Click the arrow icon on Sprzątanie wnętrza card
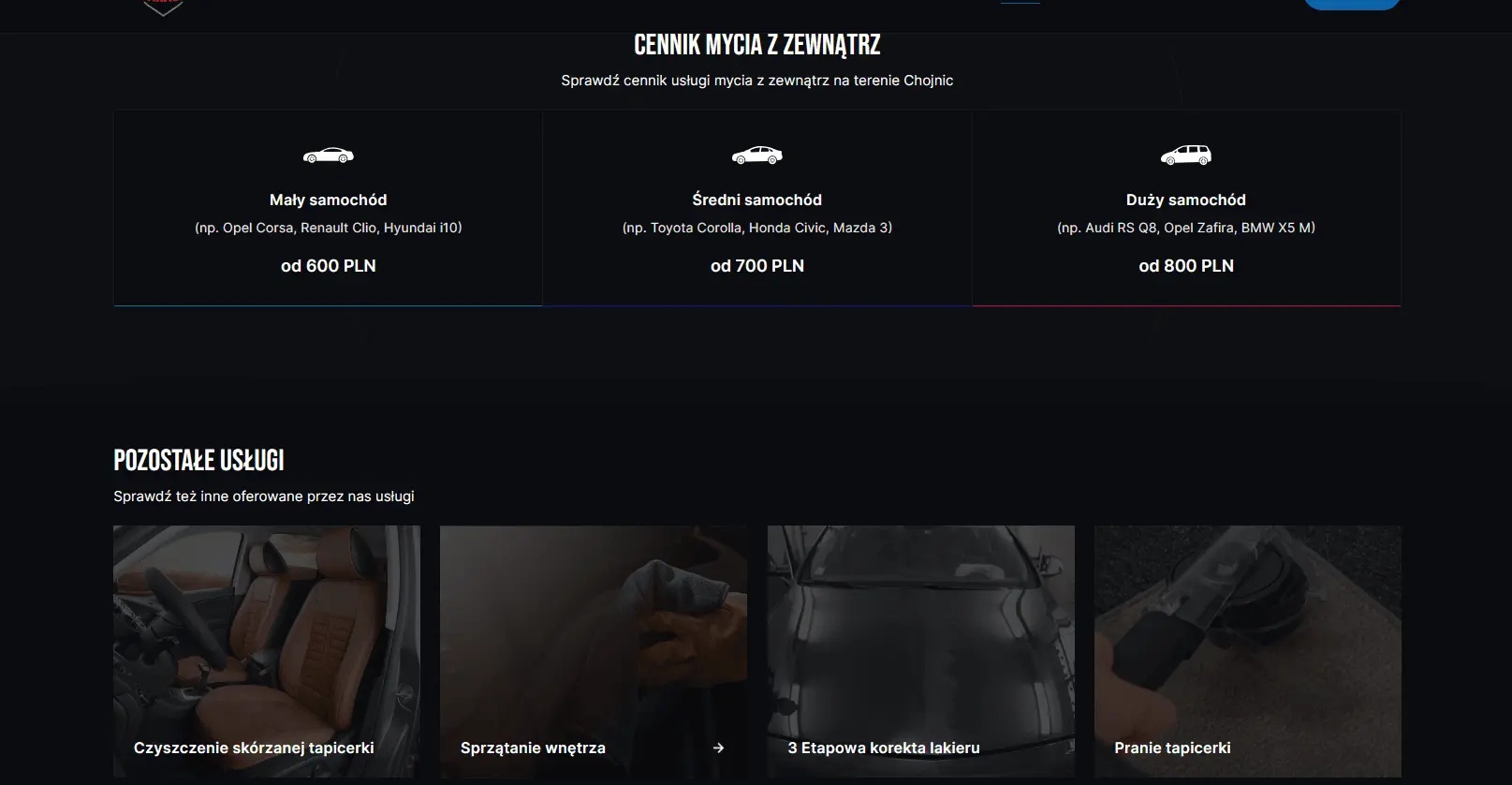Image resolution: width=1512 pixels, height=785 pixels. [720, 748]
